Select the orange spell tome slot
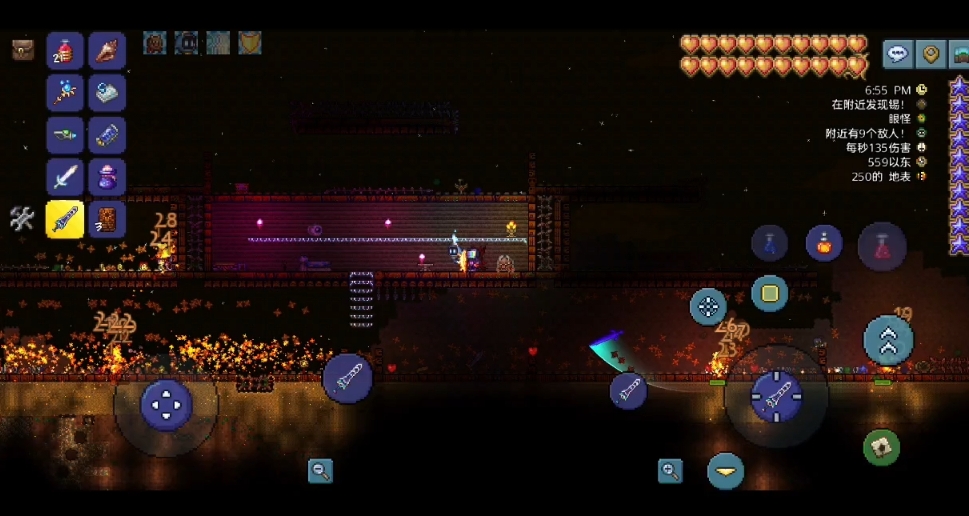Screen dimensions: 969x516 107,220
